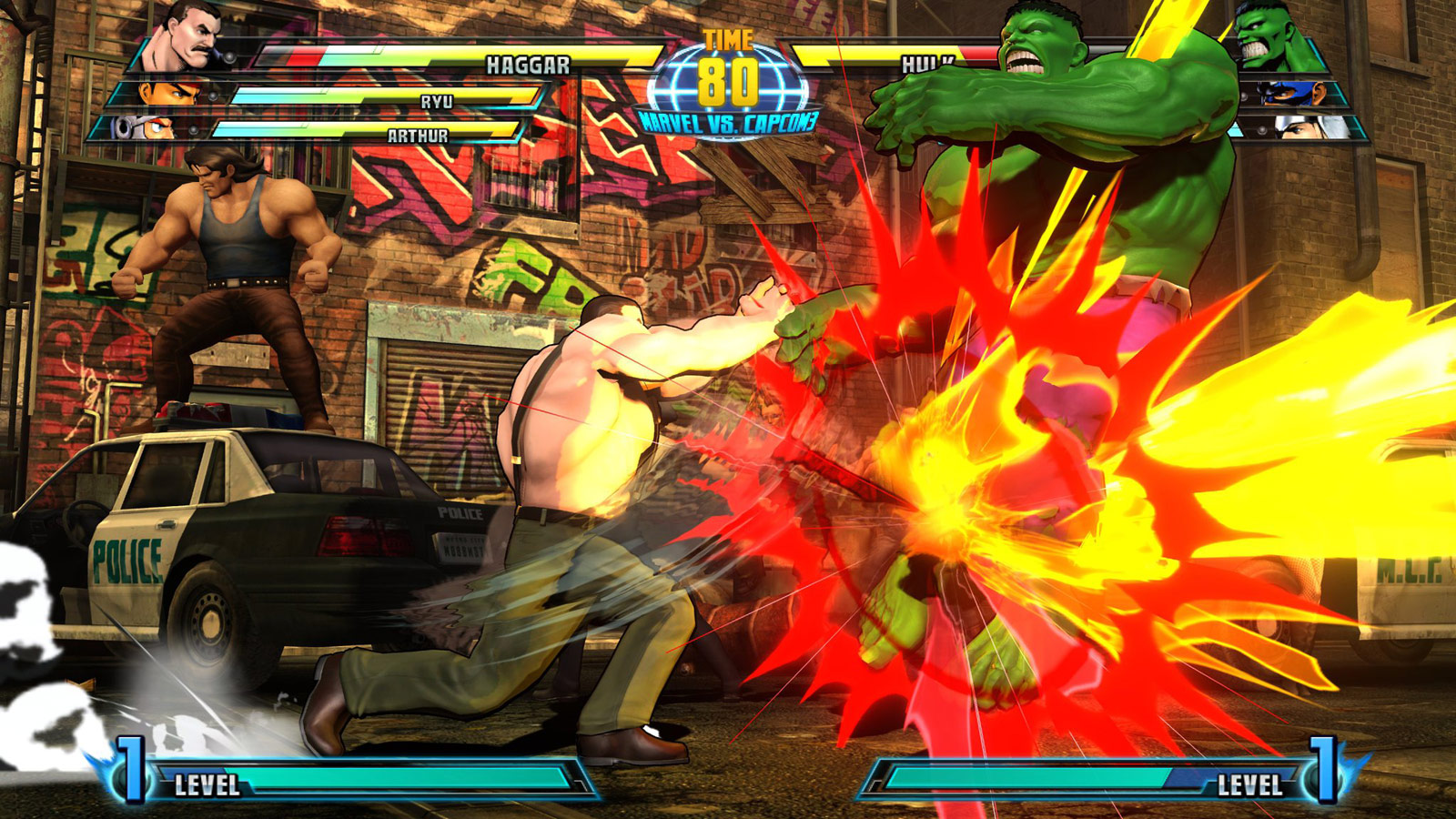Click the ARTHUR name bar
This screenshot has width=1456, height=819.
pos(416,135)
